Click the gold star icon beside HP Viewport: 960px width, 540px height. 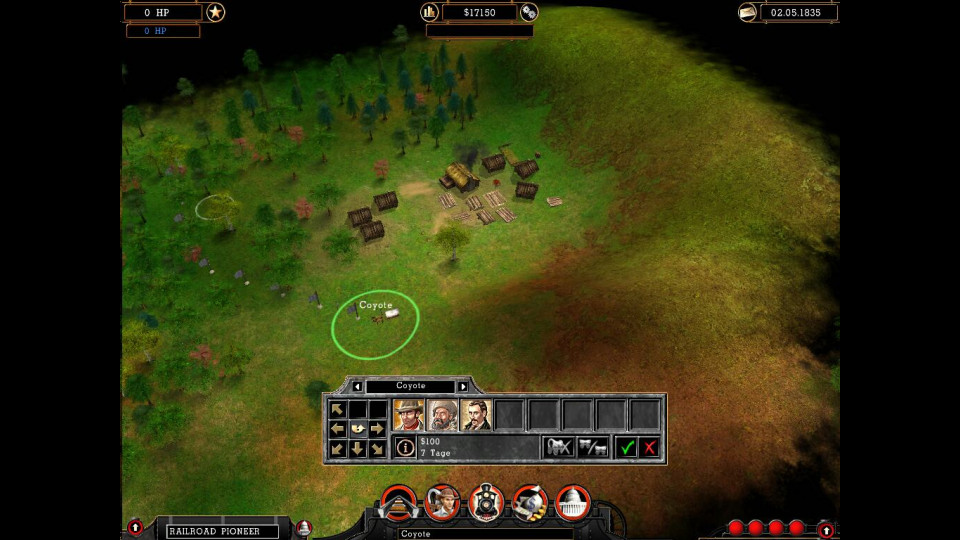[215, 12]
